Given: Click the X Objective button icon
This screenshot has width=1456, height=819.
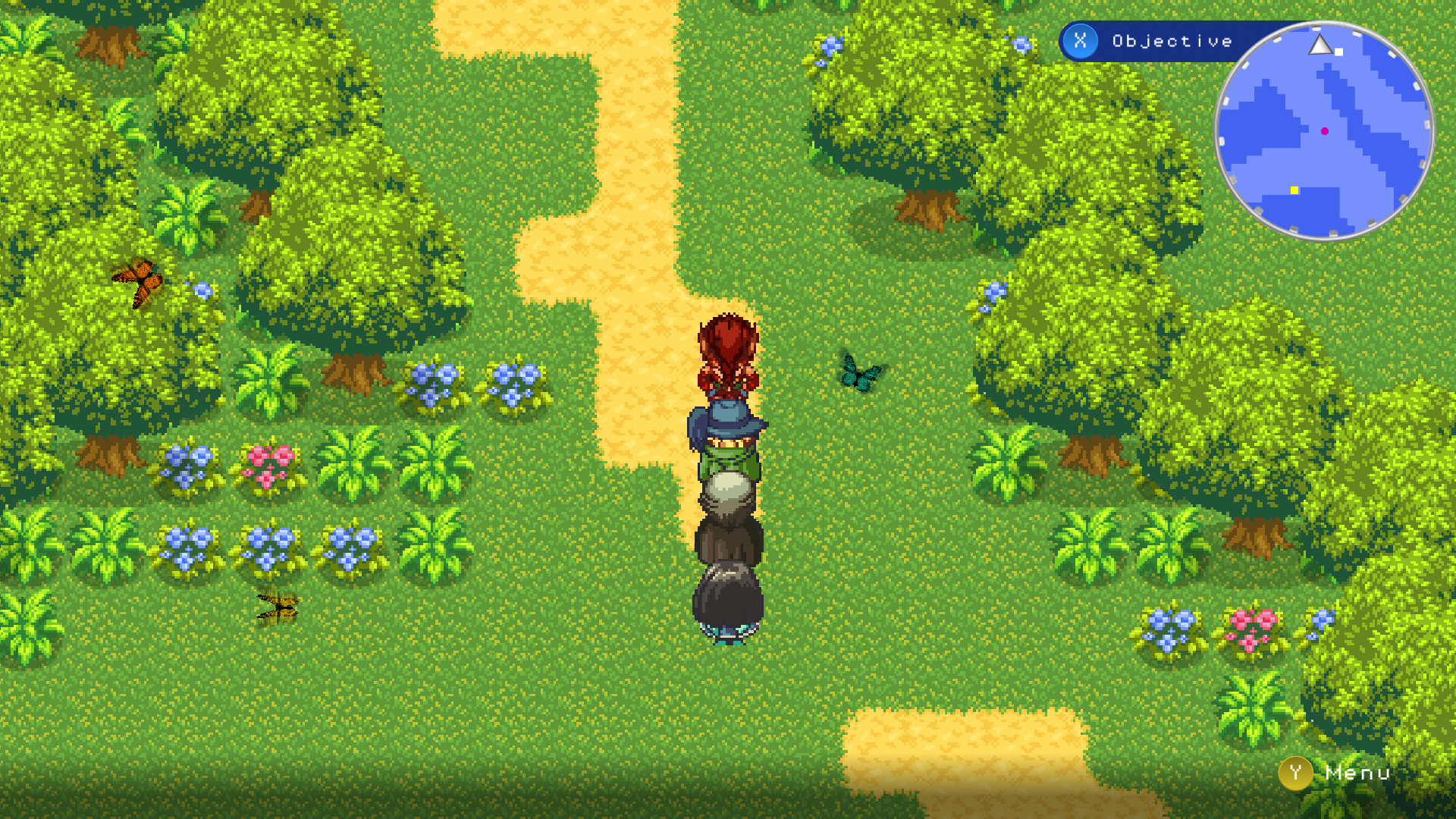Looking at the screenshot, I should pos(1079,42).
